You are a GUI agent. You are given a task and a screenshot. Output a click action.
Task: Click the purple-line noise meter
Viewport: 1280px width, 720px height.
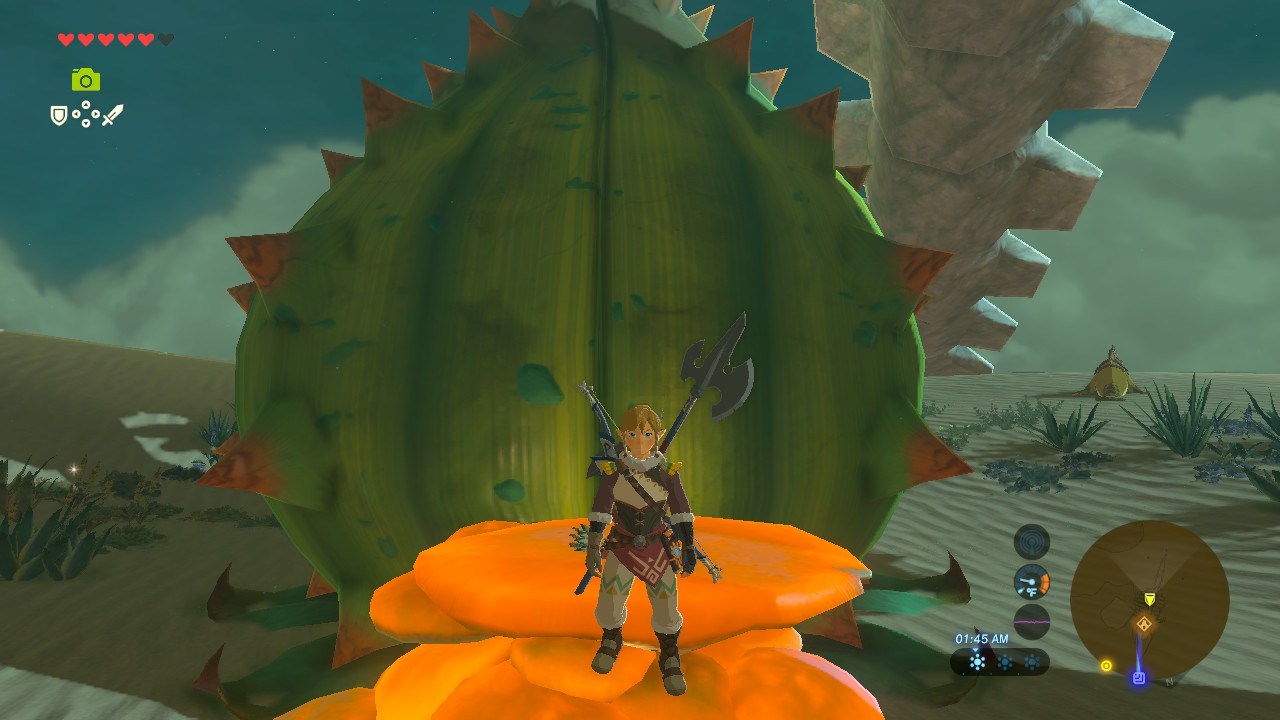(1032, 621)
